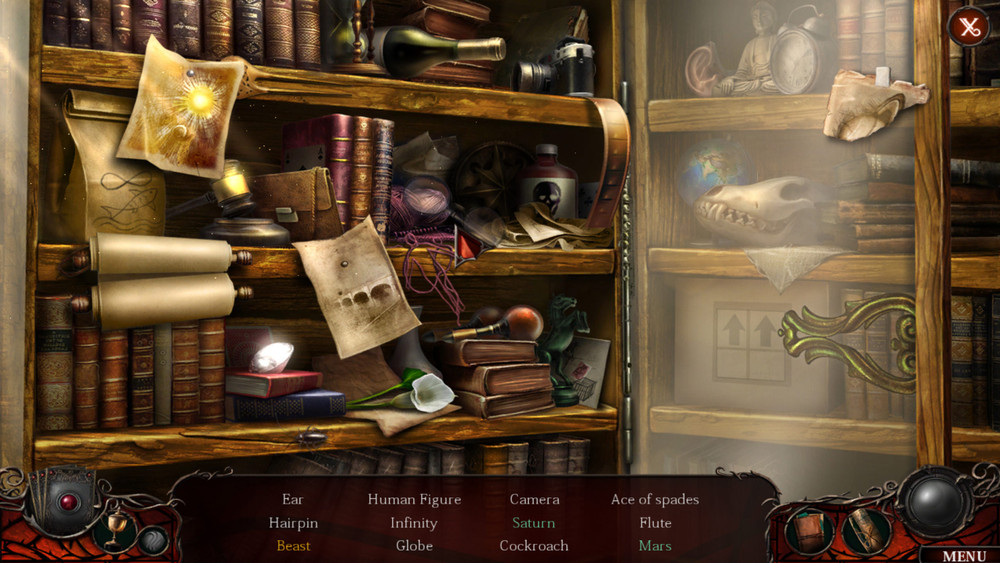Select the Ear entry in the list
Viewport: 1000px width, 563px height.
(x=293, y=499)
